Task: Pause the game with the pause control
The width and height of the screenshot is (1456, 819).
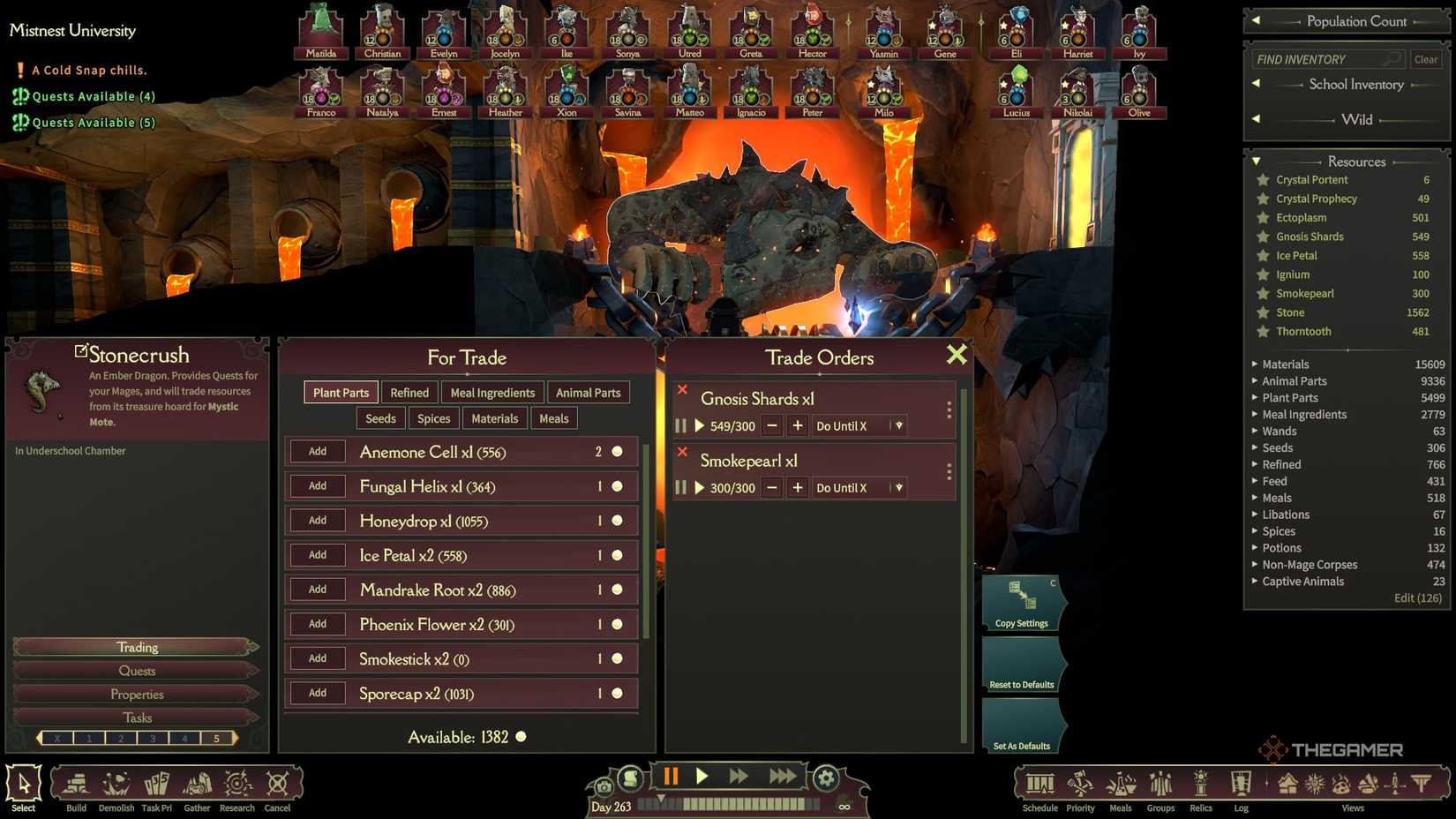Action: [x=671, y=776]
